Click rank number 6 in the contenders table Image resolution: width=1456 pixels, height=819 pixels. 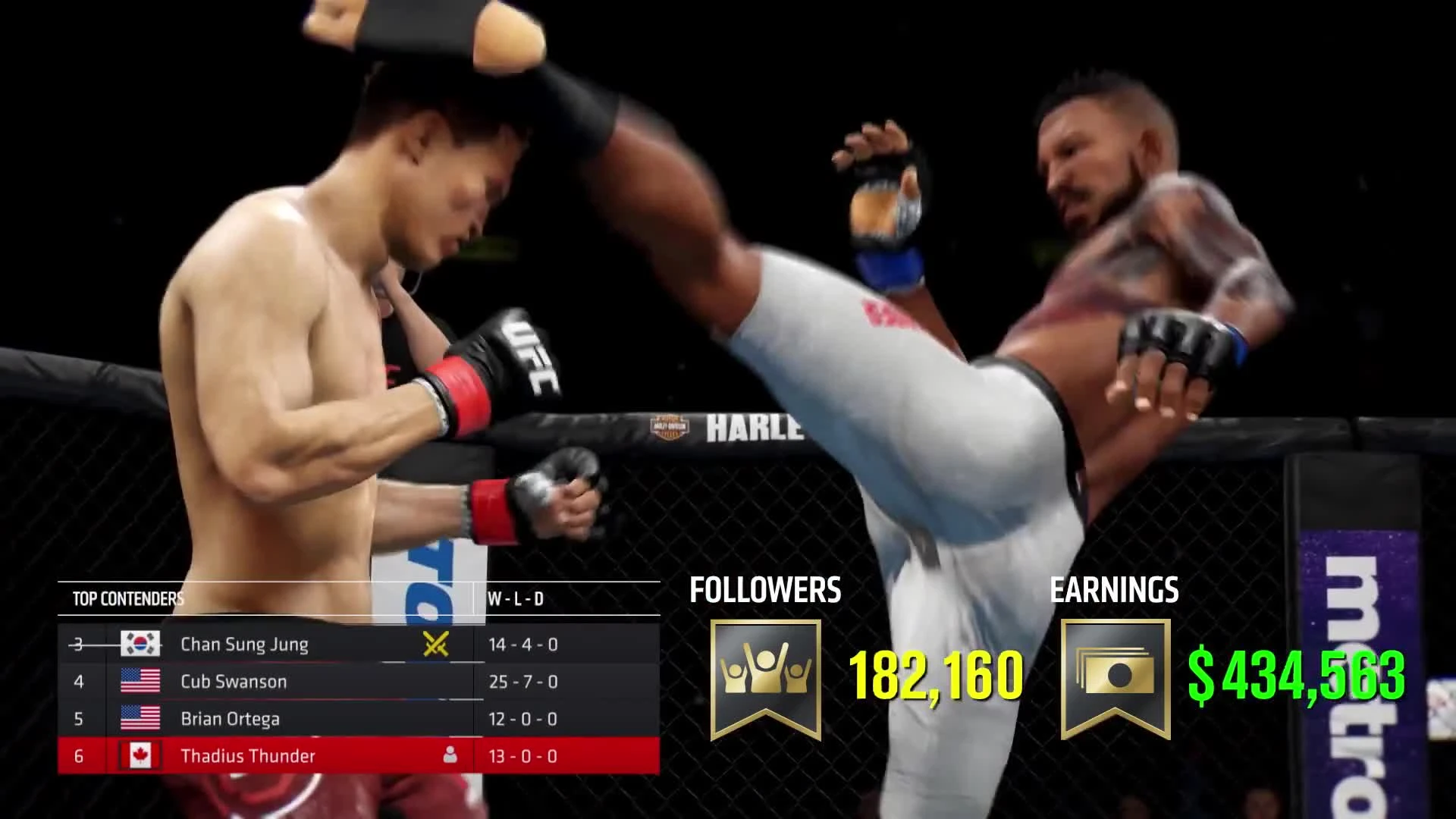(x=78, y=755)
